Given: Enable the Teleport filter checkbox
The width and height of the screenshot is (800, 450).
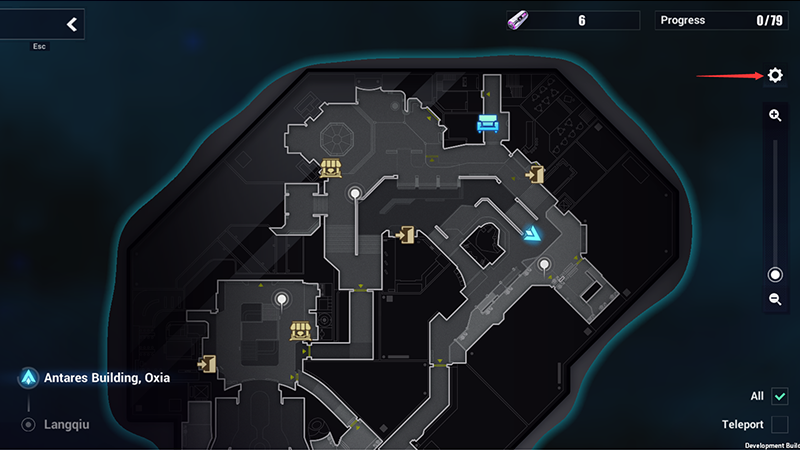Looking at the screenshot, I should pyautogui.click(x=780, y=425).
